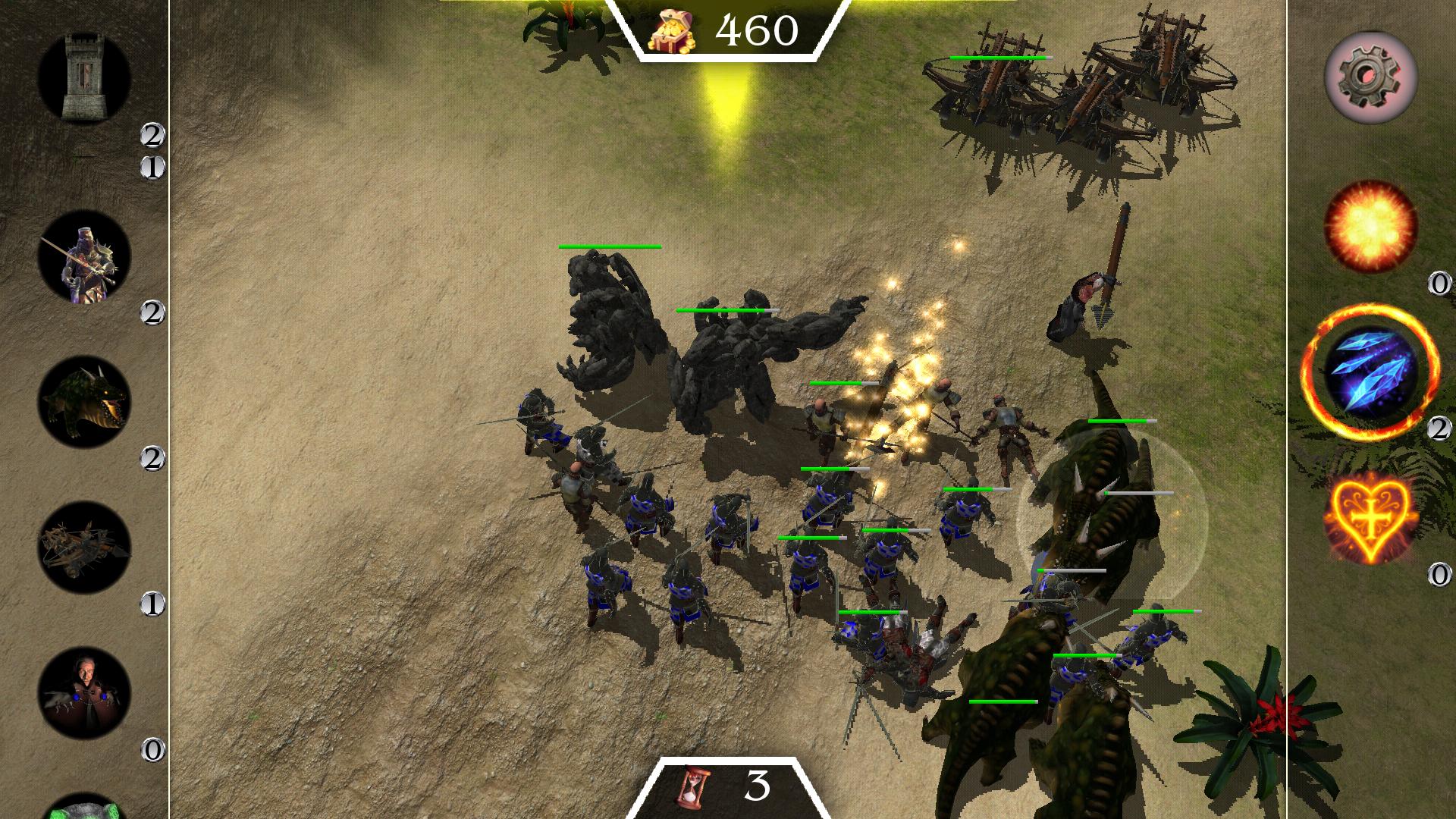Screen dimensions: 1456x819
Task: Choose the green dragon unit icon
Action: click(x=83, y=402)
